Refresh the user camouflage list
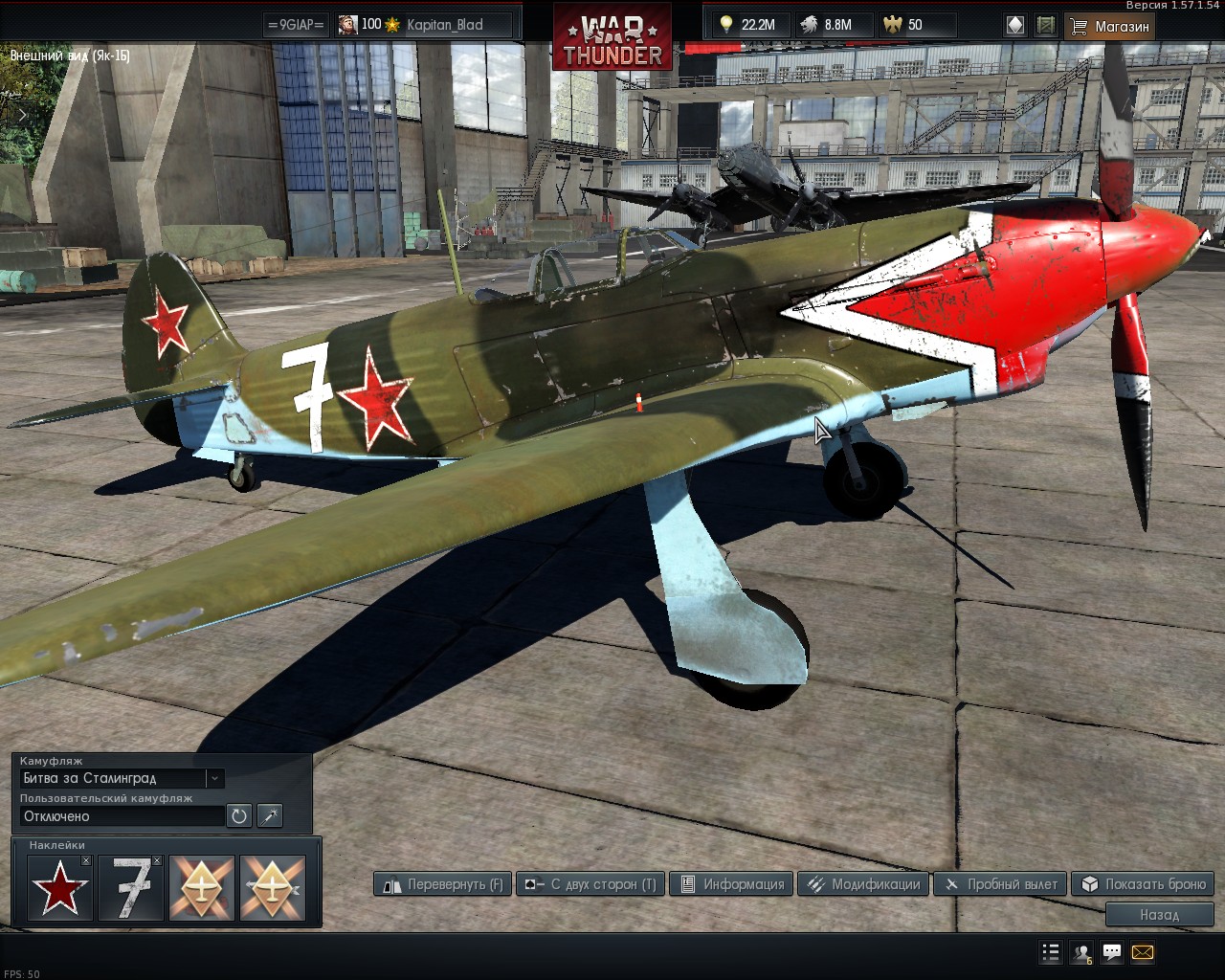 (x=238, y=816)
